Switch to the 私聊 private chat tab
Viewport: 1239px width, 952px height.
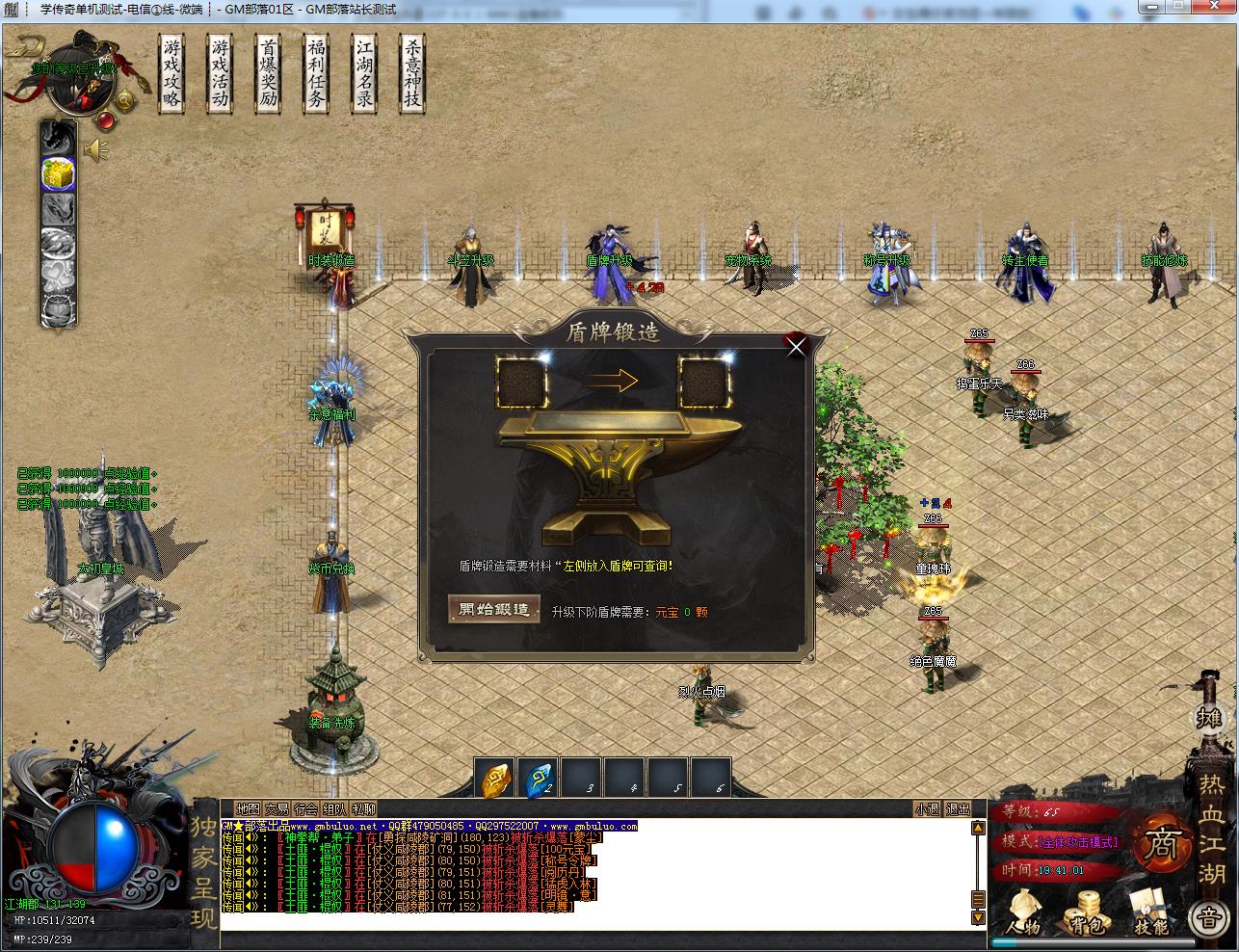coord(364,809)
